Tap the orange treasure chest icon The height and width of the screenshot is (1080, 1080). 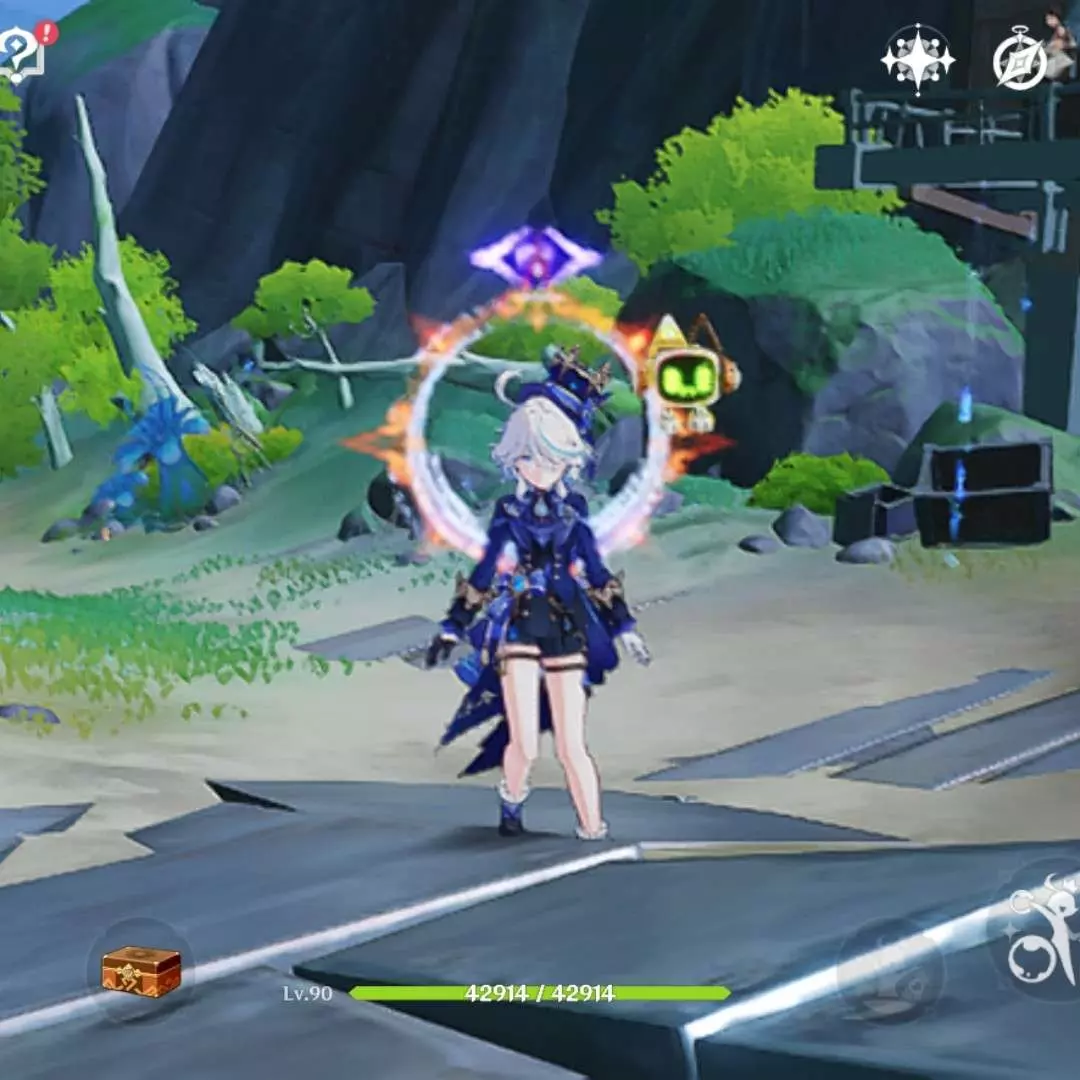tap(141, 970)
